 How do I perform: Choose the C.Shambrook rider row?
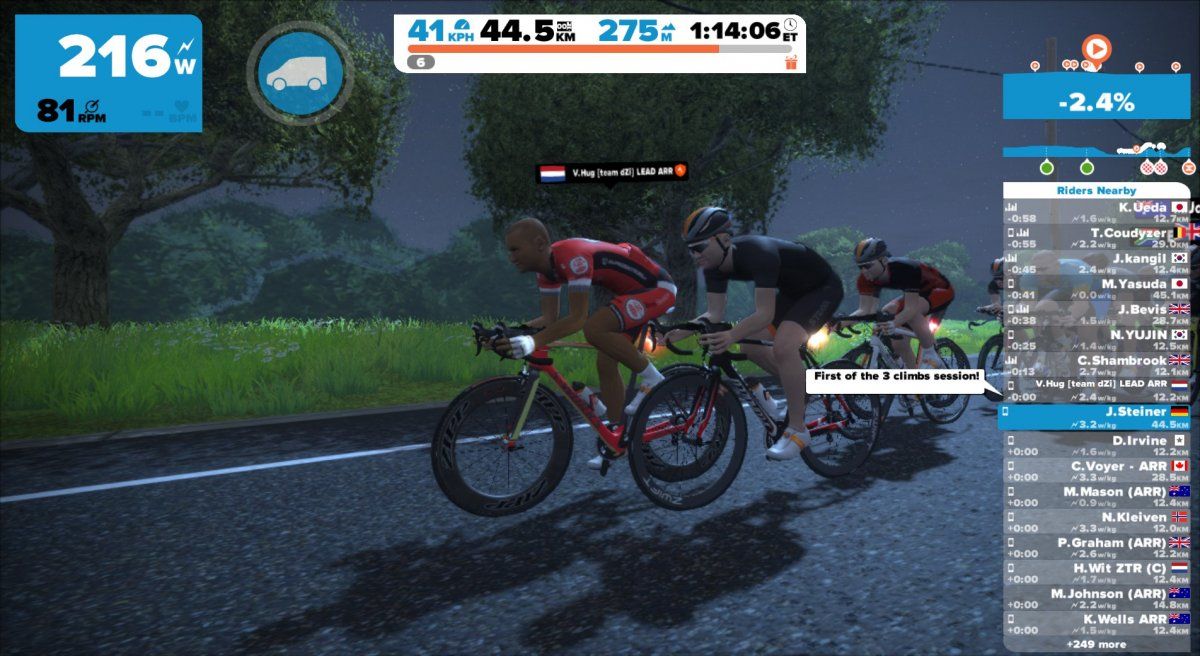(1096, 365)
